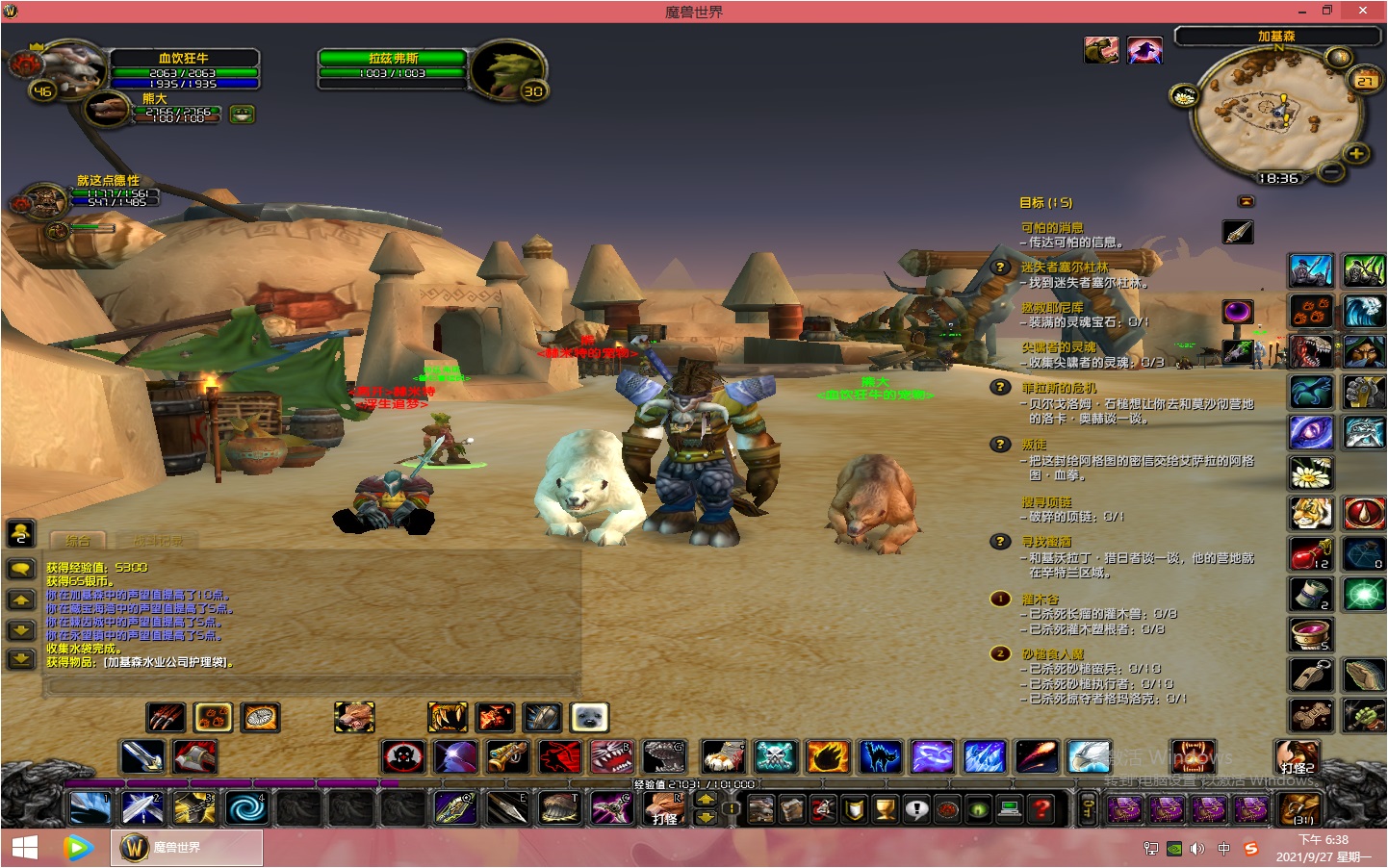Zoom in the minimap with plus button
This screenshot has width=1388, height=868.
point(1356,153)
